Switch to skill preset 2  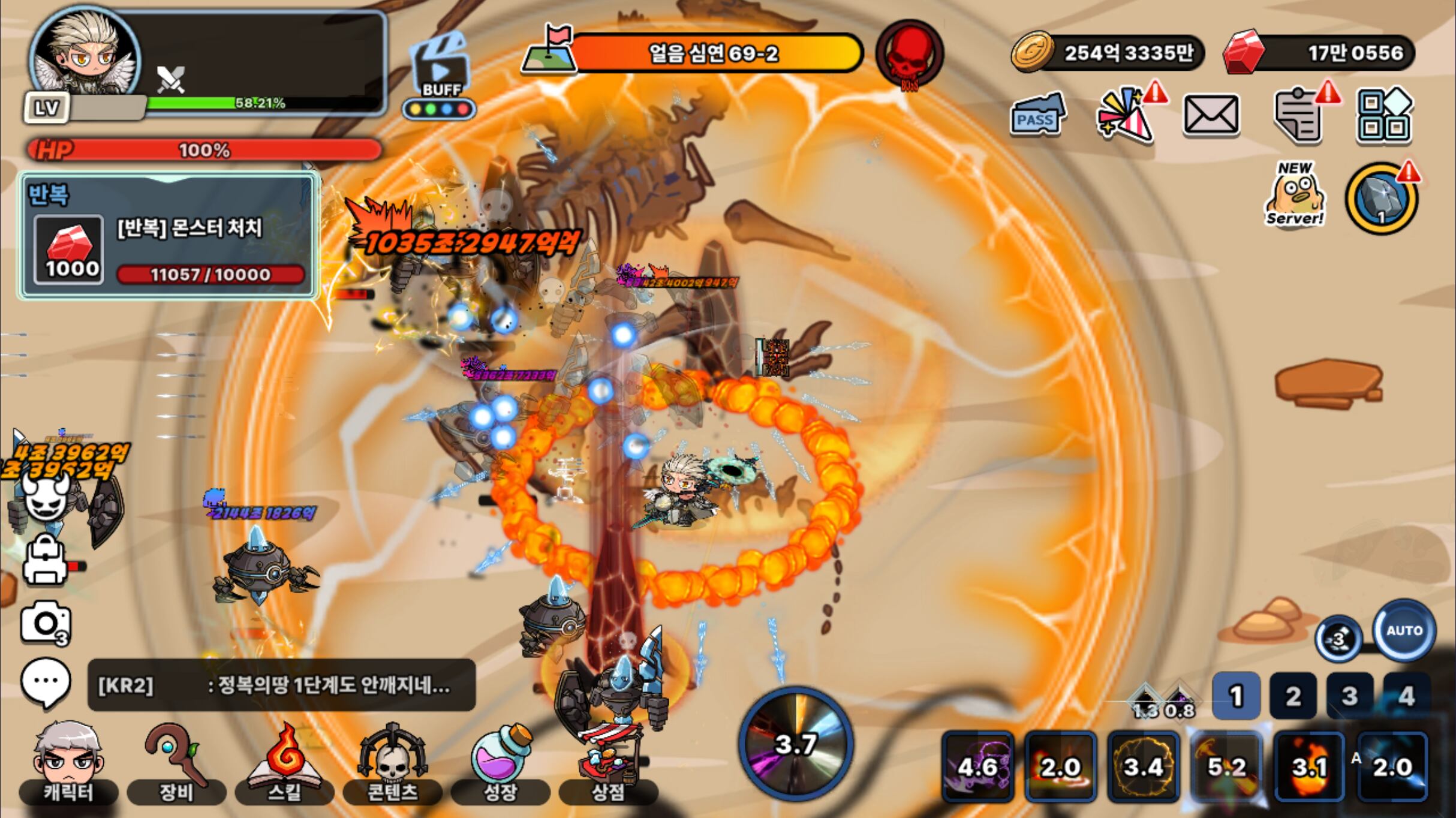1293,696
